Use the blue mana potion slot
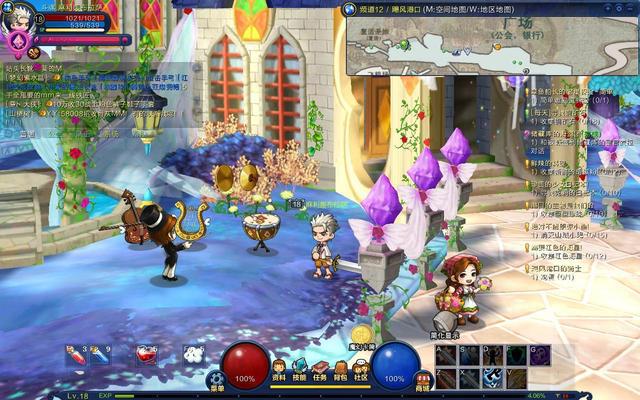 99,354
